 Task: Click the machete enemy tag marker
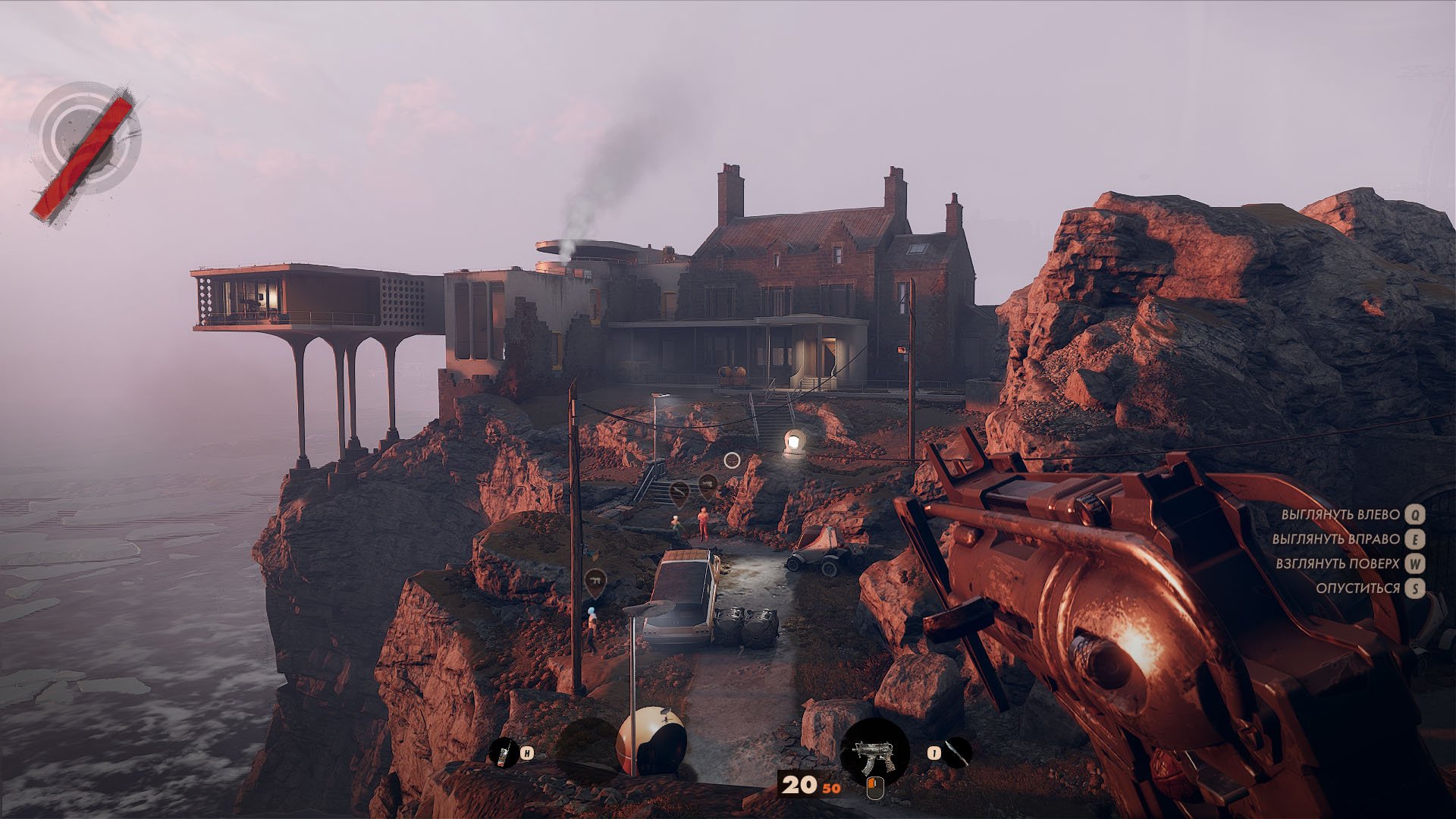679,492
